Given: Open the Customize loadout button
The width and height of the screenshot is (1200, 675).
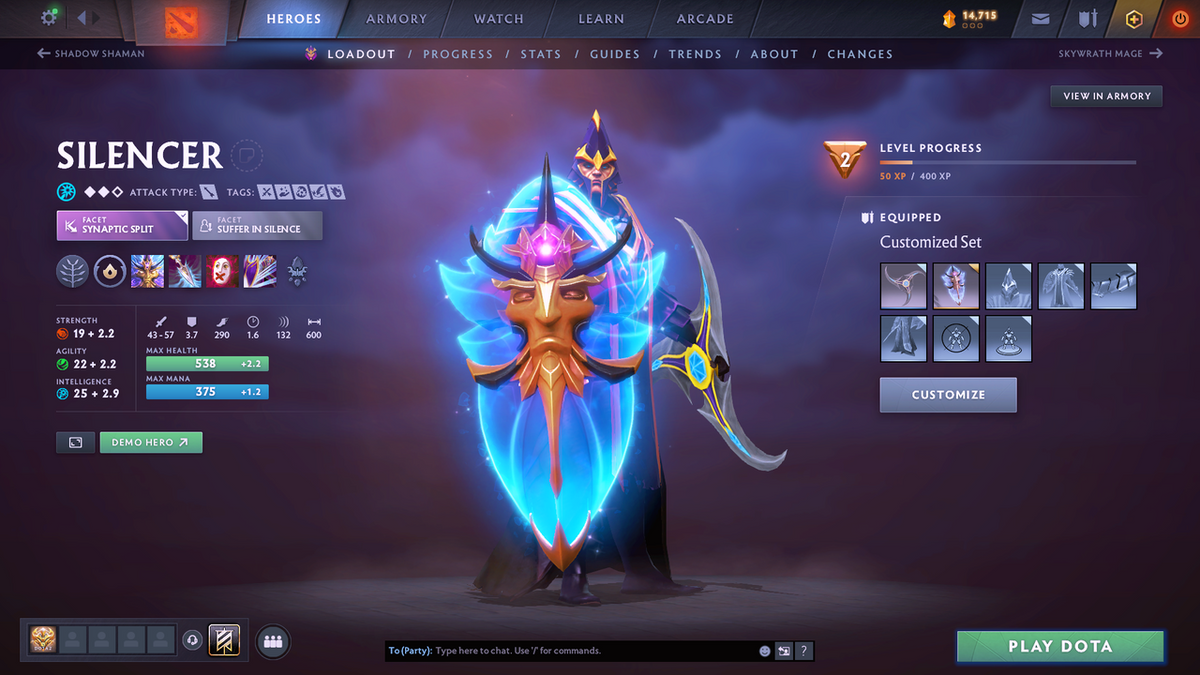Looking at the screenshot, I should 948,395.
